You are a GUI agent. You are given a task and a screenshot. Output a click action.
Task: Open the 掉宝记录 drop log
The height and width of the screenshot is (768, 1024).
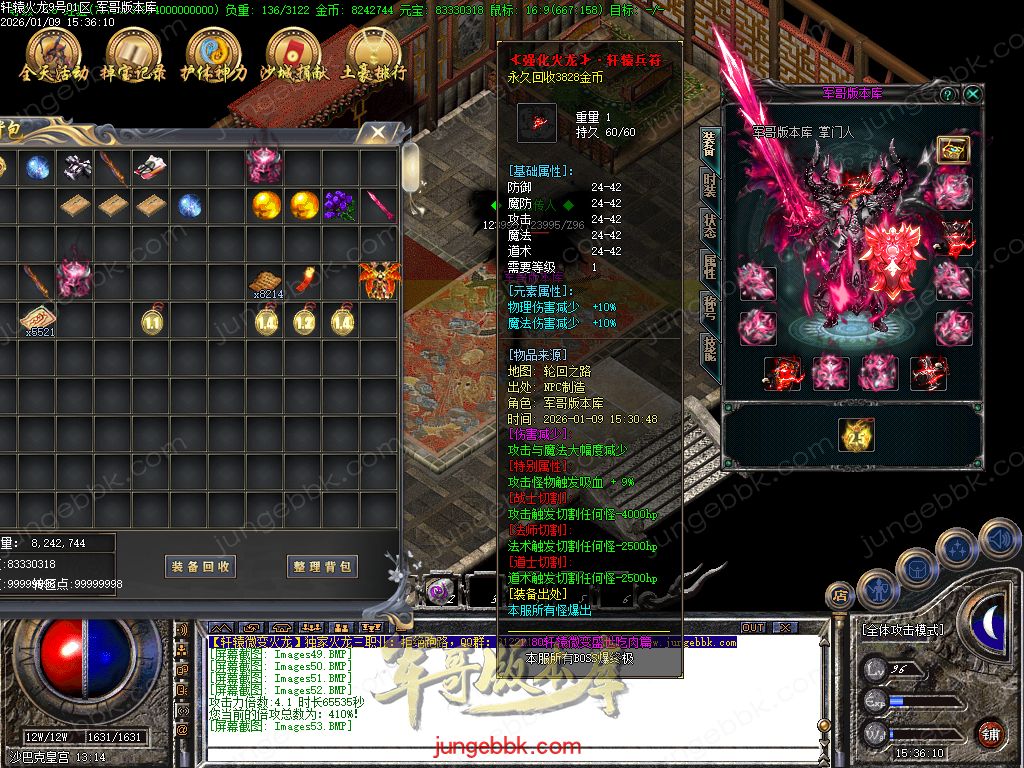(x=132, y=55)
